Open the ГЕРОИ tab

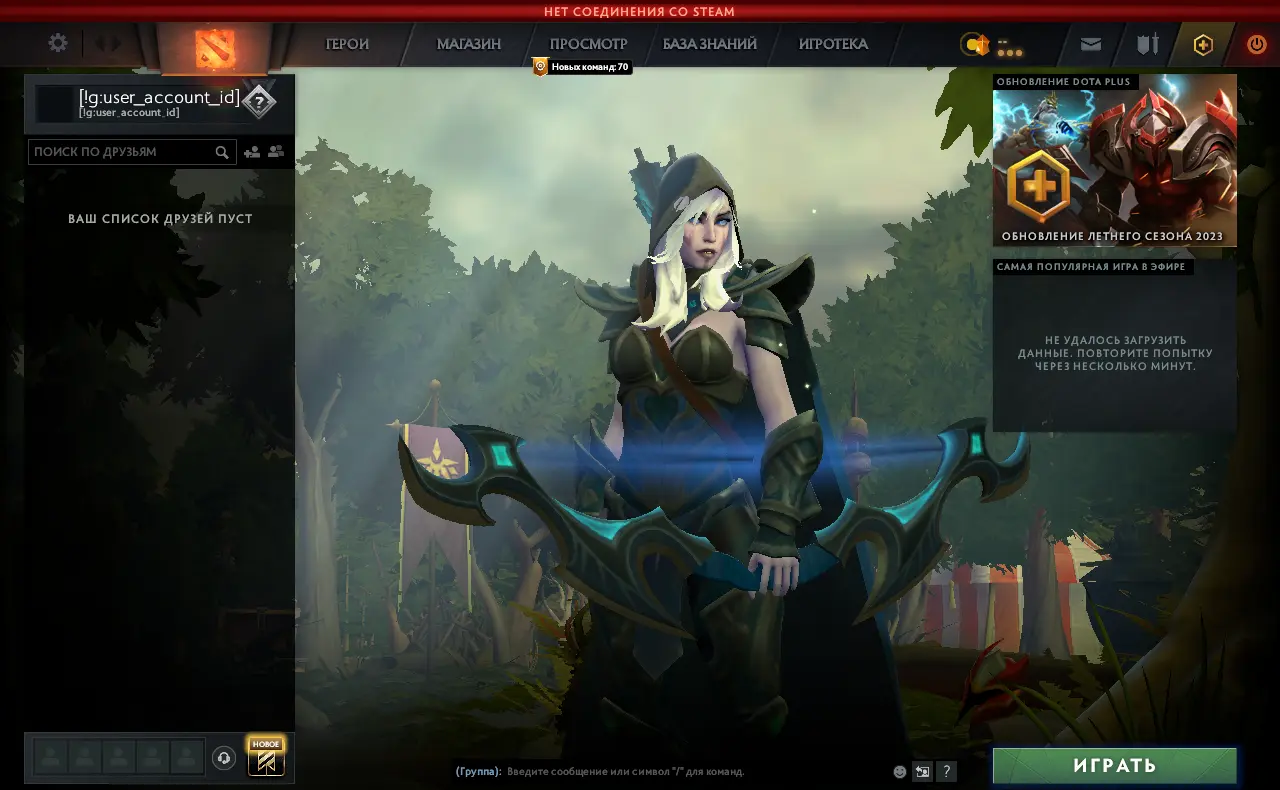click(347, 44)
